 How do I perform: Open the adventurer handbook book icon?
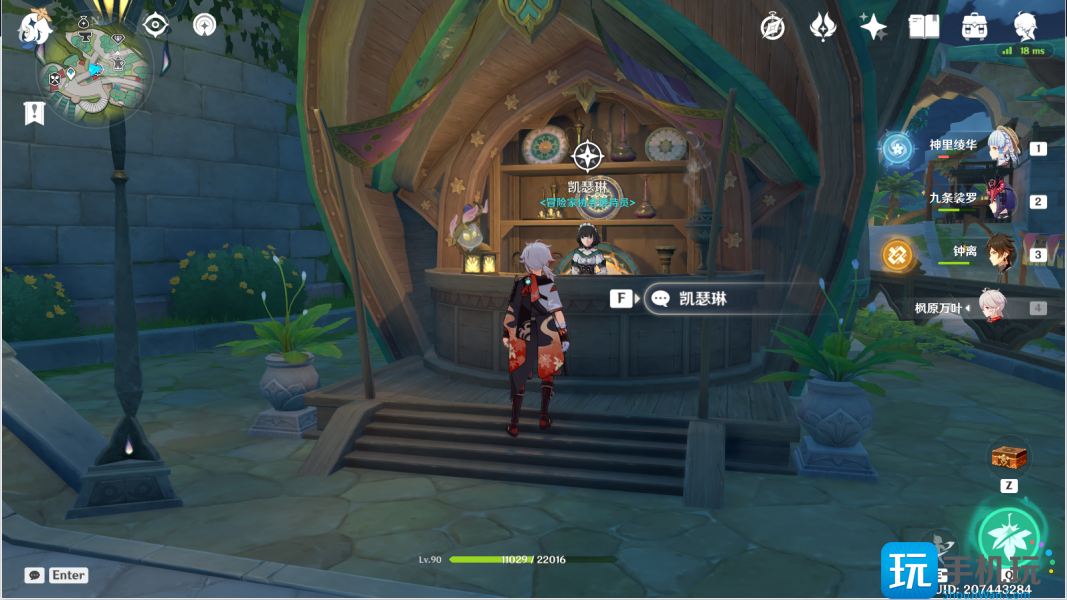pyautogui.click(x=923, y=27)
